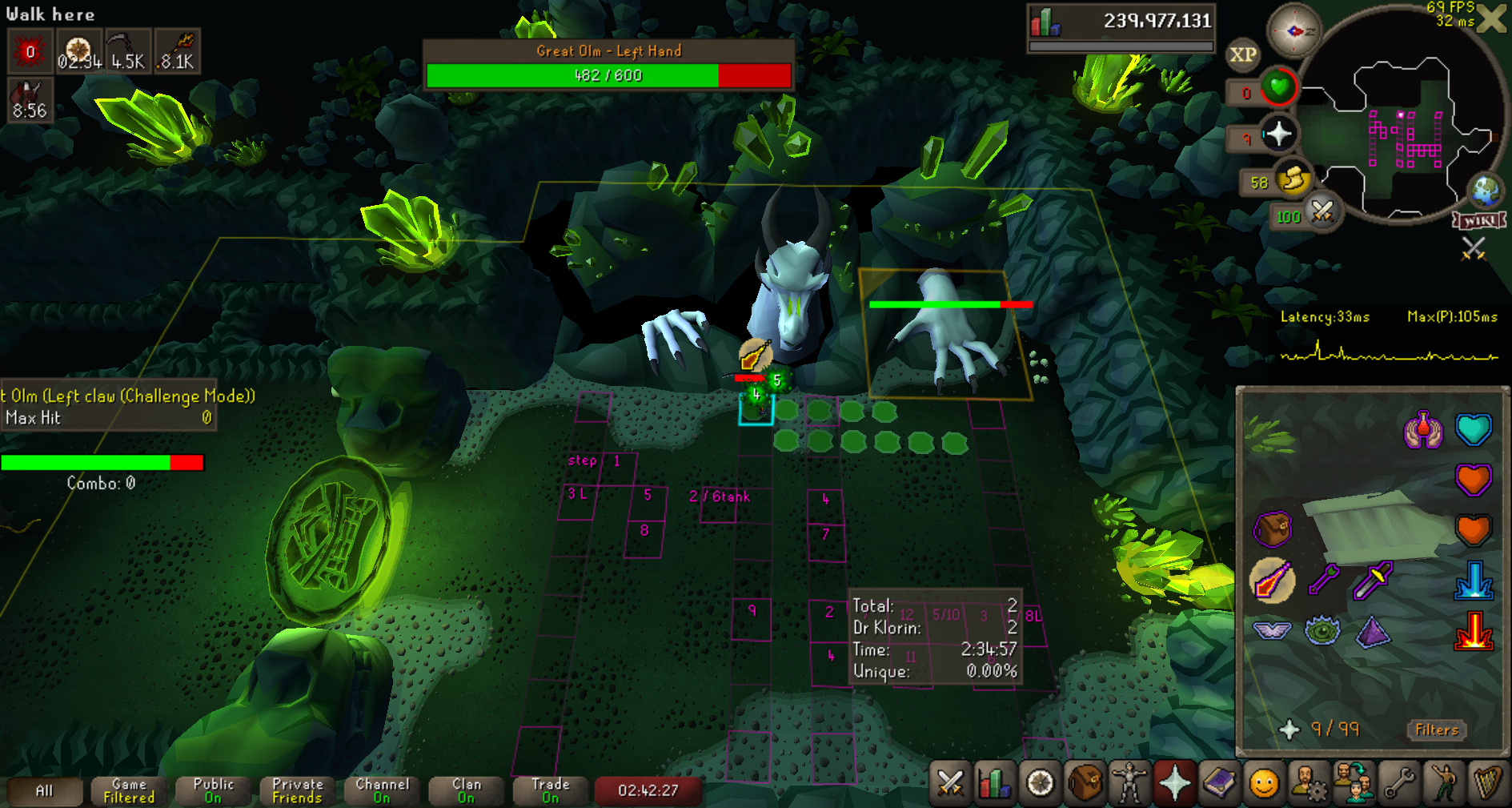Click the Wiki lookup banner
The height and width of the screenshot is (808, 1512).
1479,220
